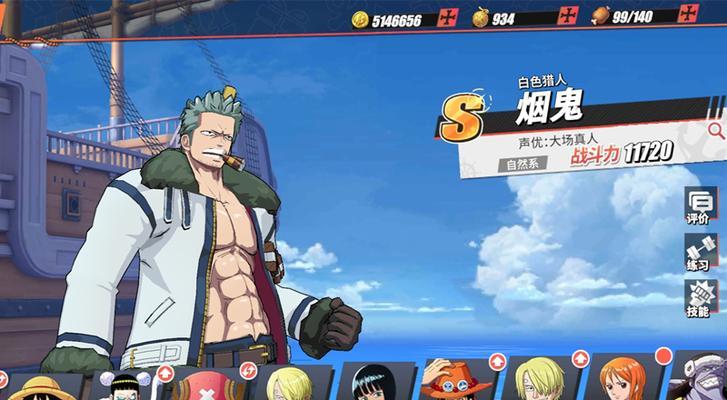This screenshot has height=400, width=727.
Task: Open the 技能 (skills) panel
Action: [x=697, y=299]
